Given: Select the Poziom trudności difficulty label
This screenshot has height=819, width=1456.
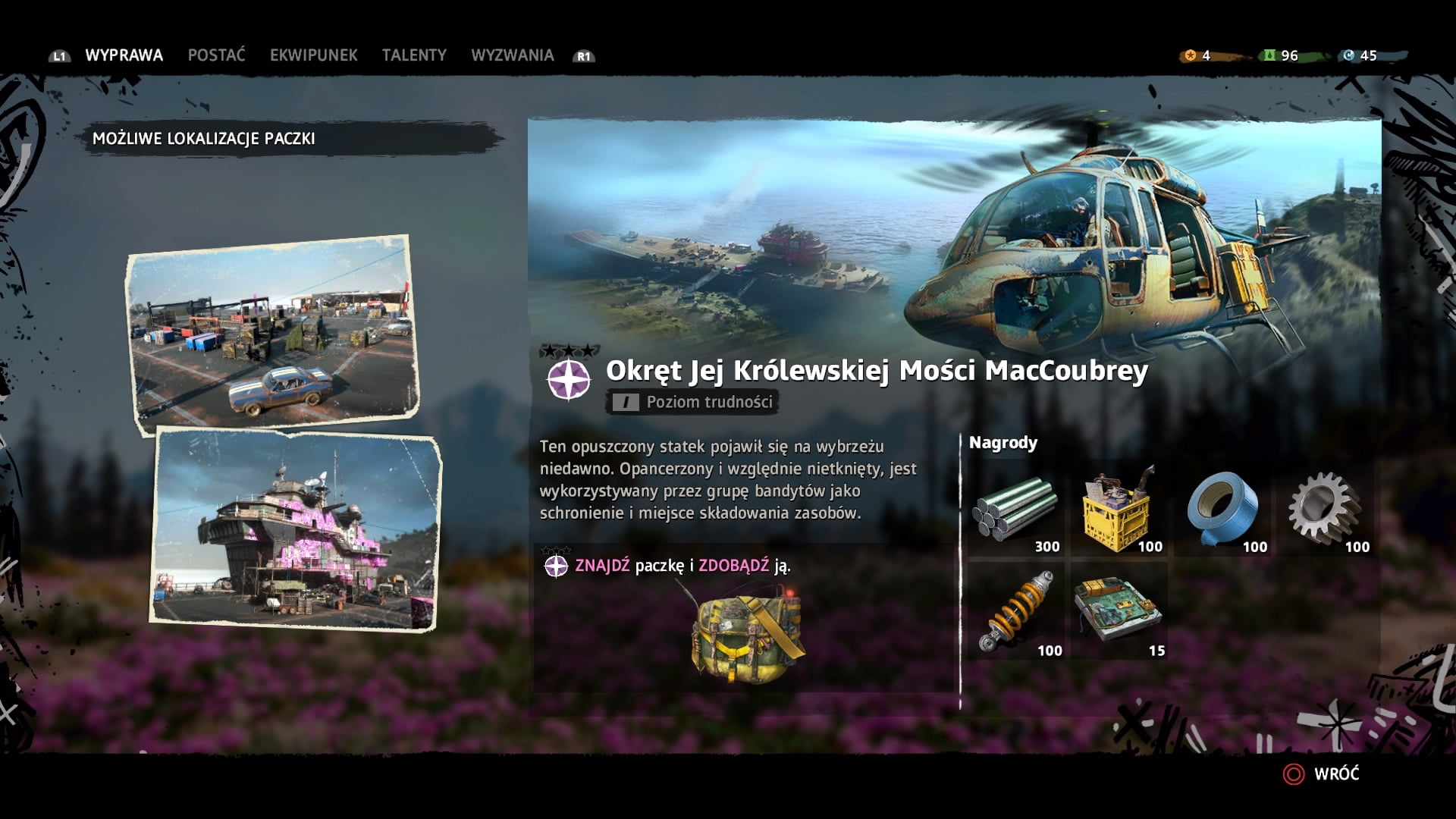Looking at the screenshot, I should tap(693, 402).
